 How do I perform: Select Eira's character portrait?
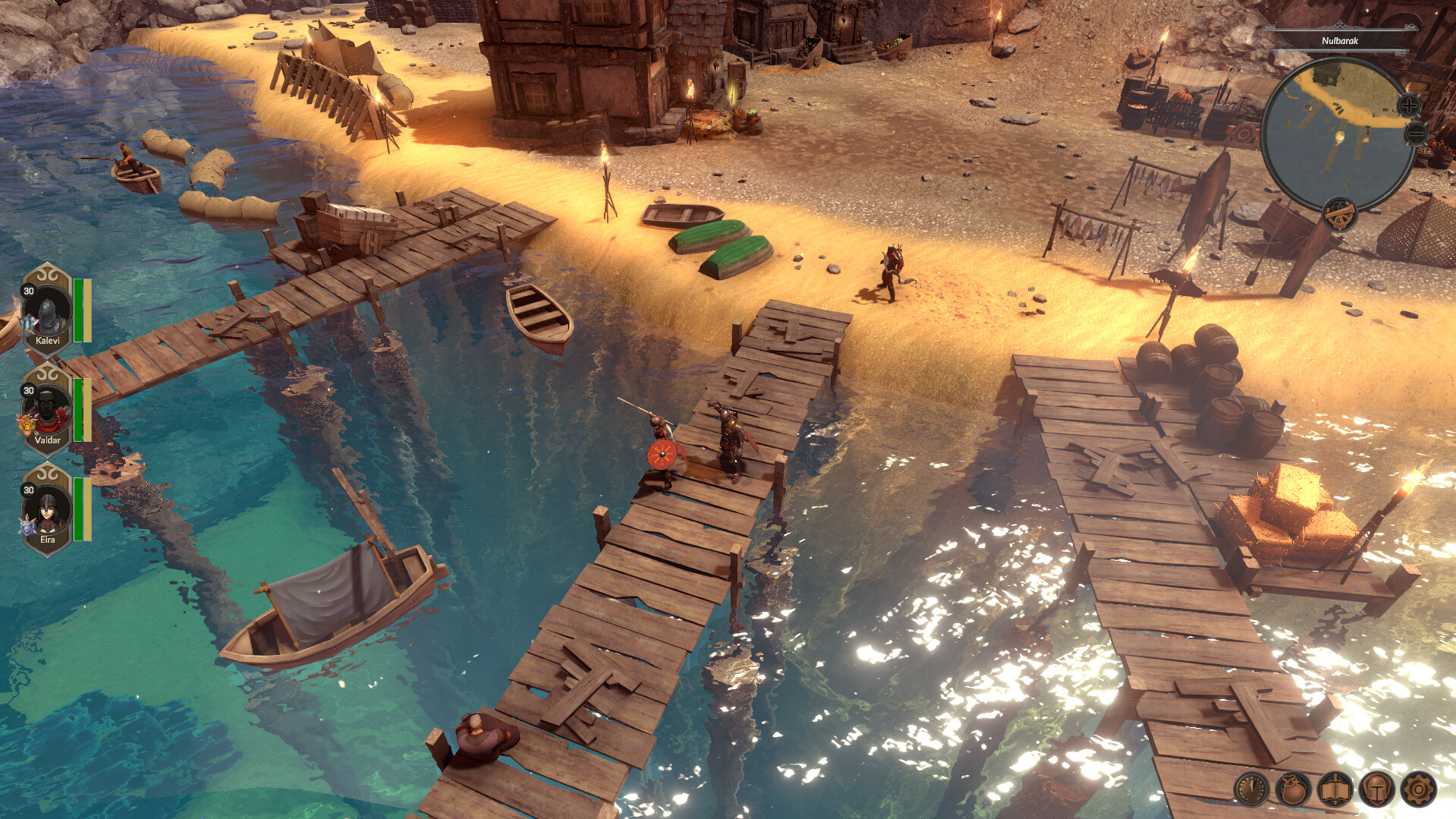coord(46,509)
